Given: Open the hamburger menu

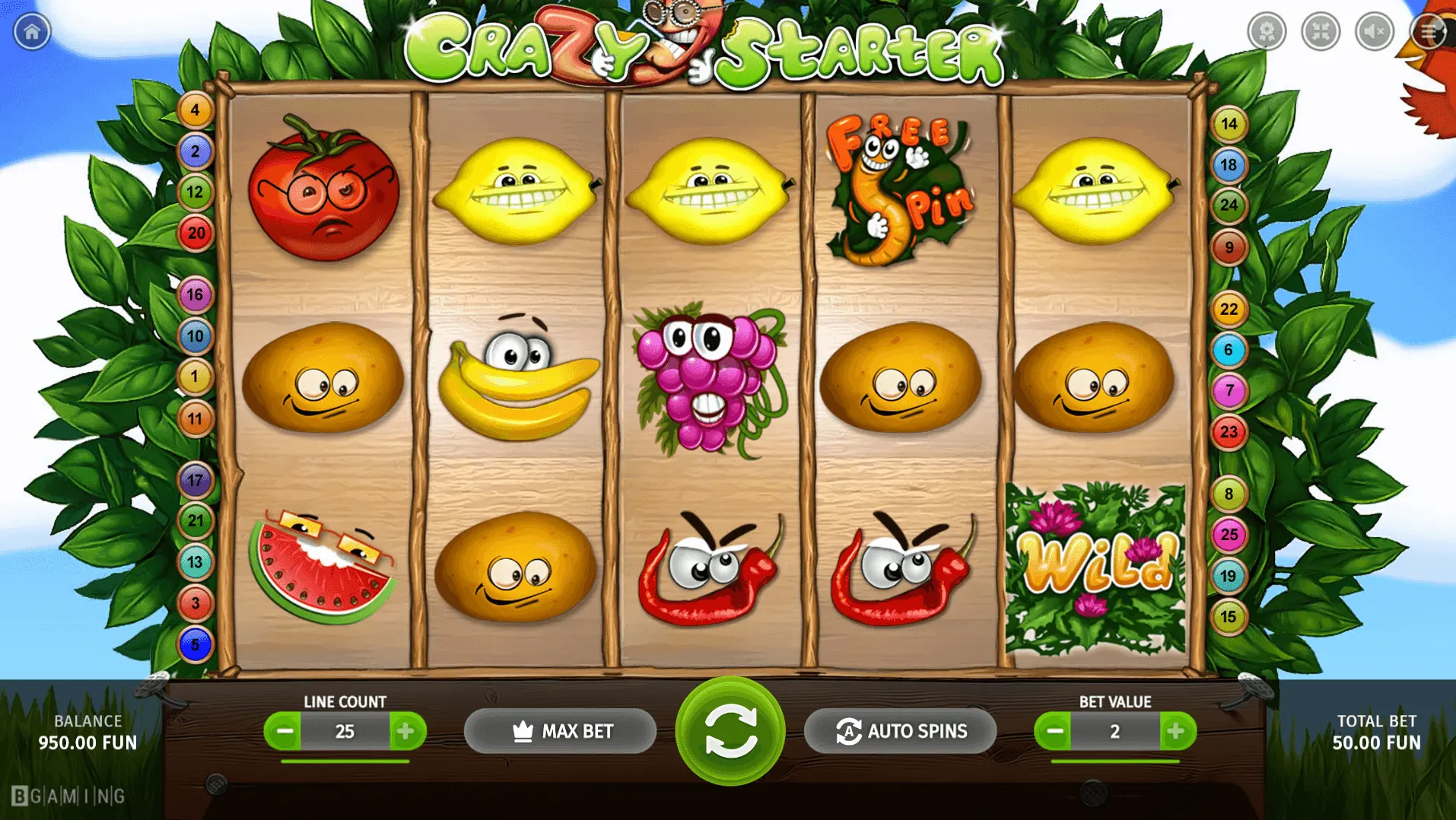Looking at the screenshot, I should pyautogui.click(x=1429, y=31).
